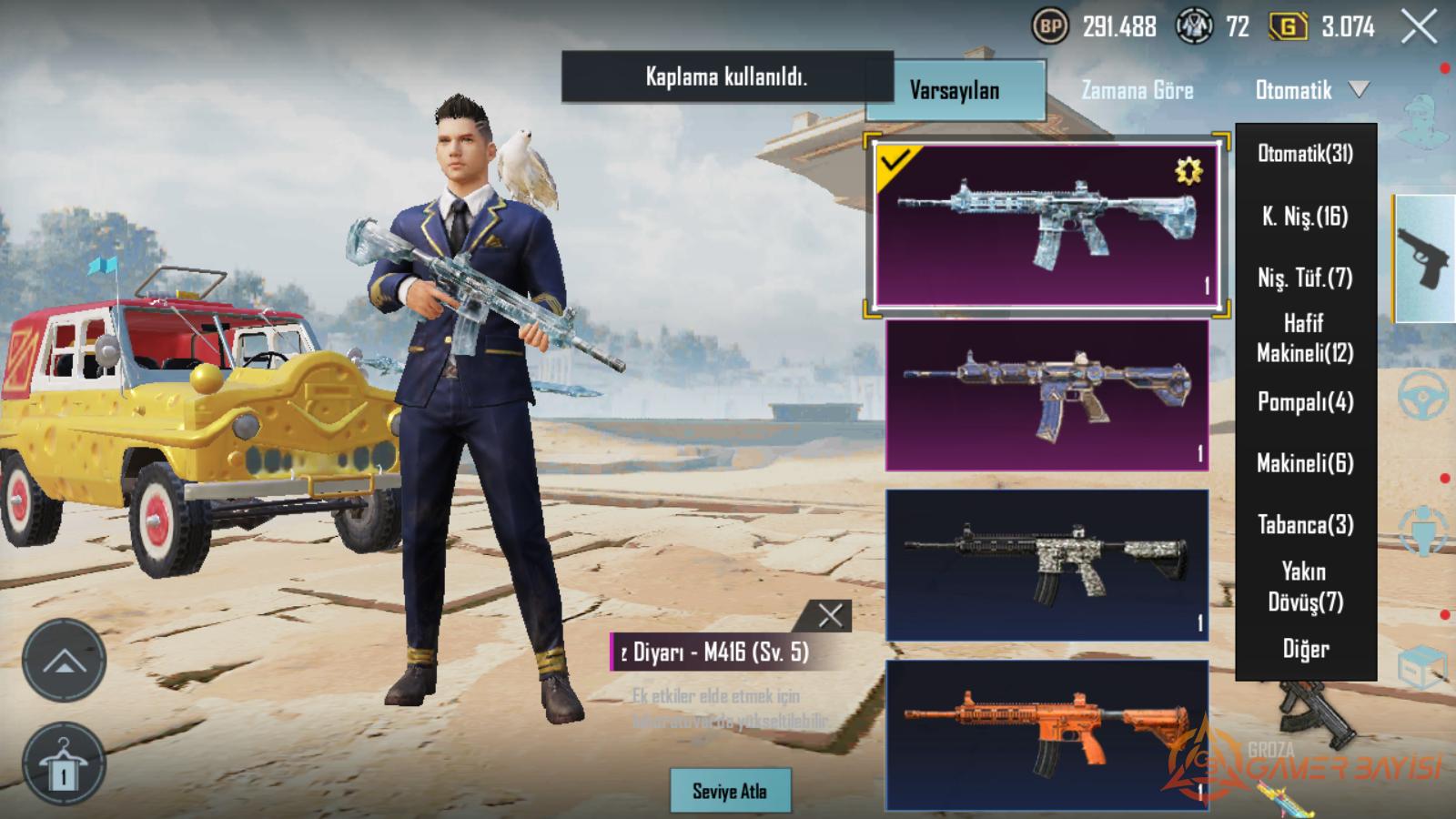Select the Hafif Makineli(12) category
This screenshot has height=819, width=1456.
pyautogui.click(x=1305, y=338)
